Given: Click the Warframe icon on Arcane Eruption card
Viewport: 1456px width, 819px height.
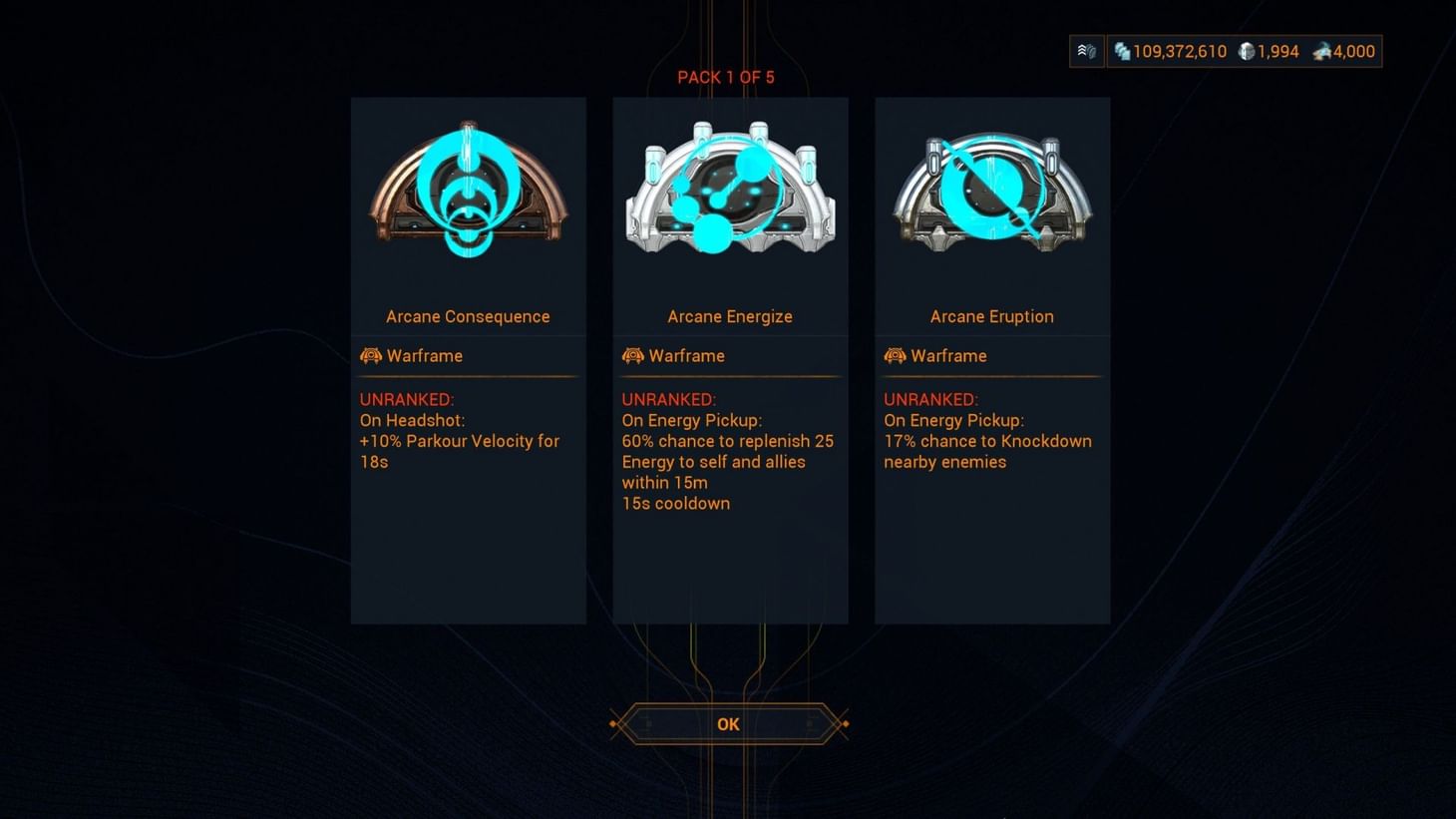Looking at the screenshot, I should (x=895, y=355).
